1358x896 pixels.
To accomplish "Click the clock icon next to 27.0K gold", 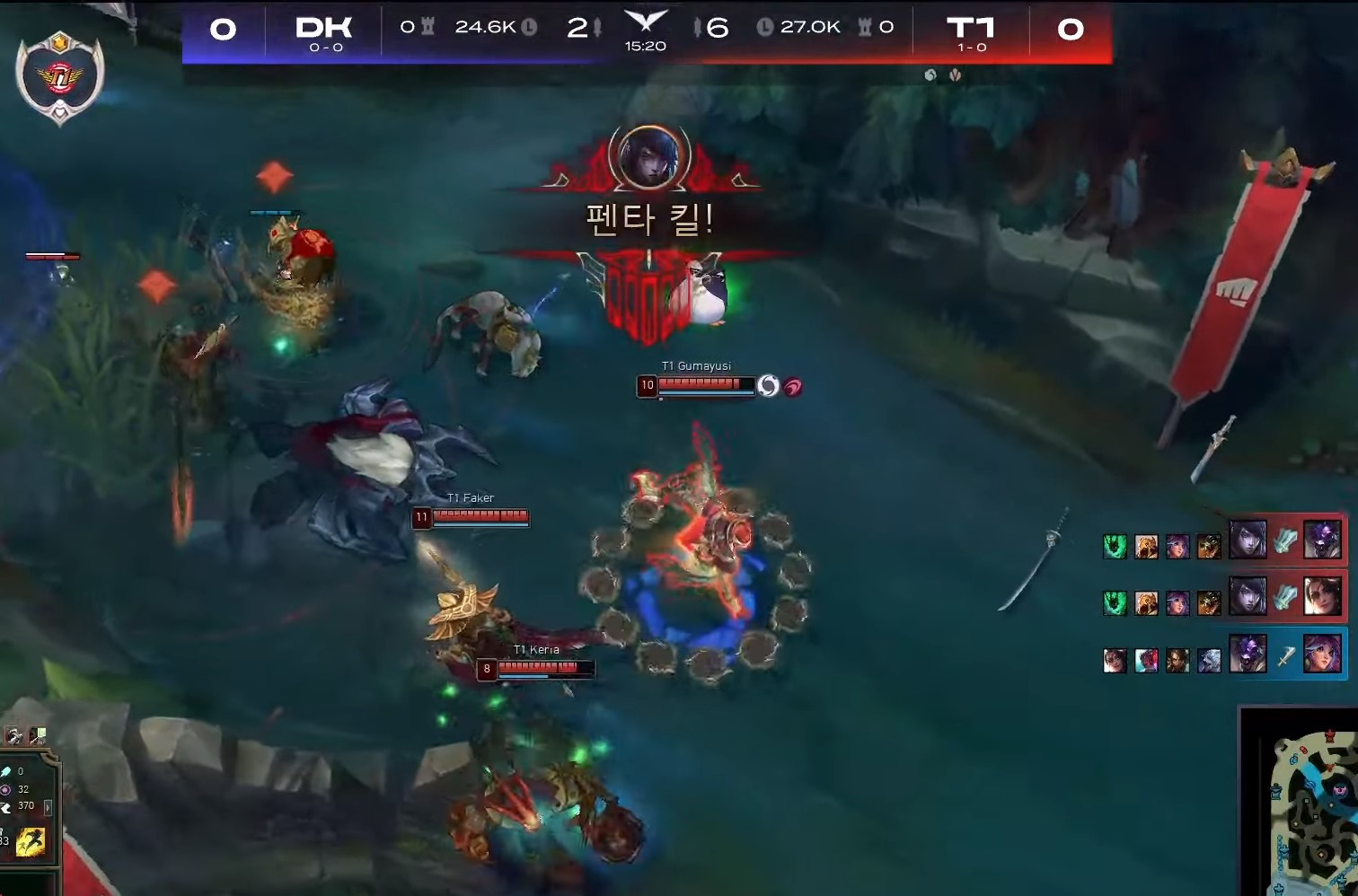I will (x=766, y=27).
